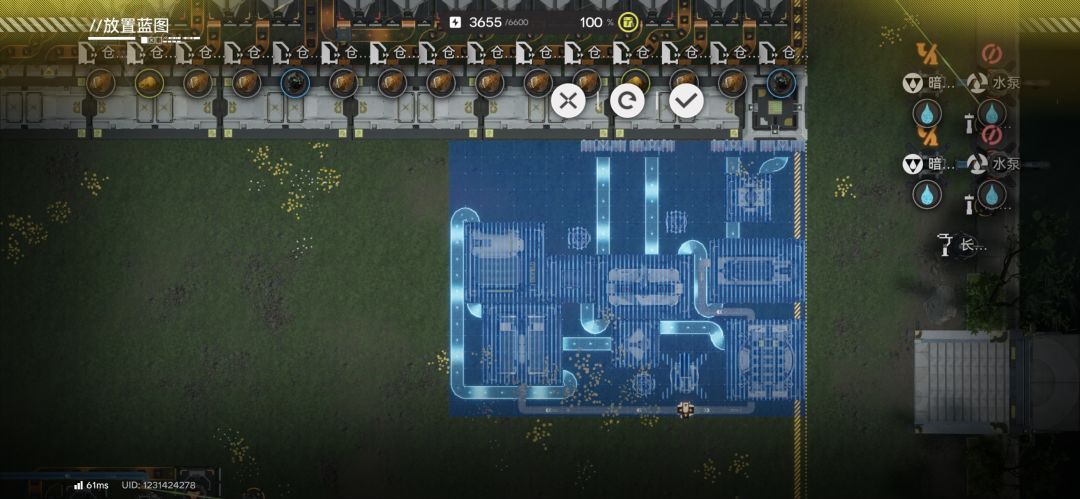Open the yellow storage icon beside 100%
The width and height of the screenshot is (1080, 499).
click(628, 22)
